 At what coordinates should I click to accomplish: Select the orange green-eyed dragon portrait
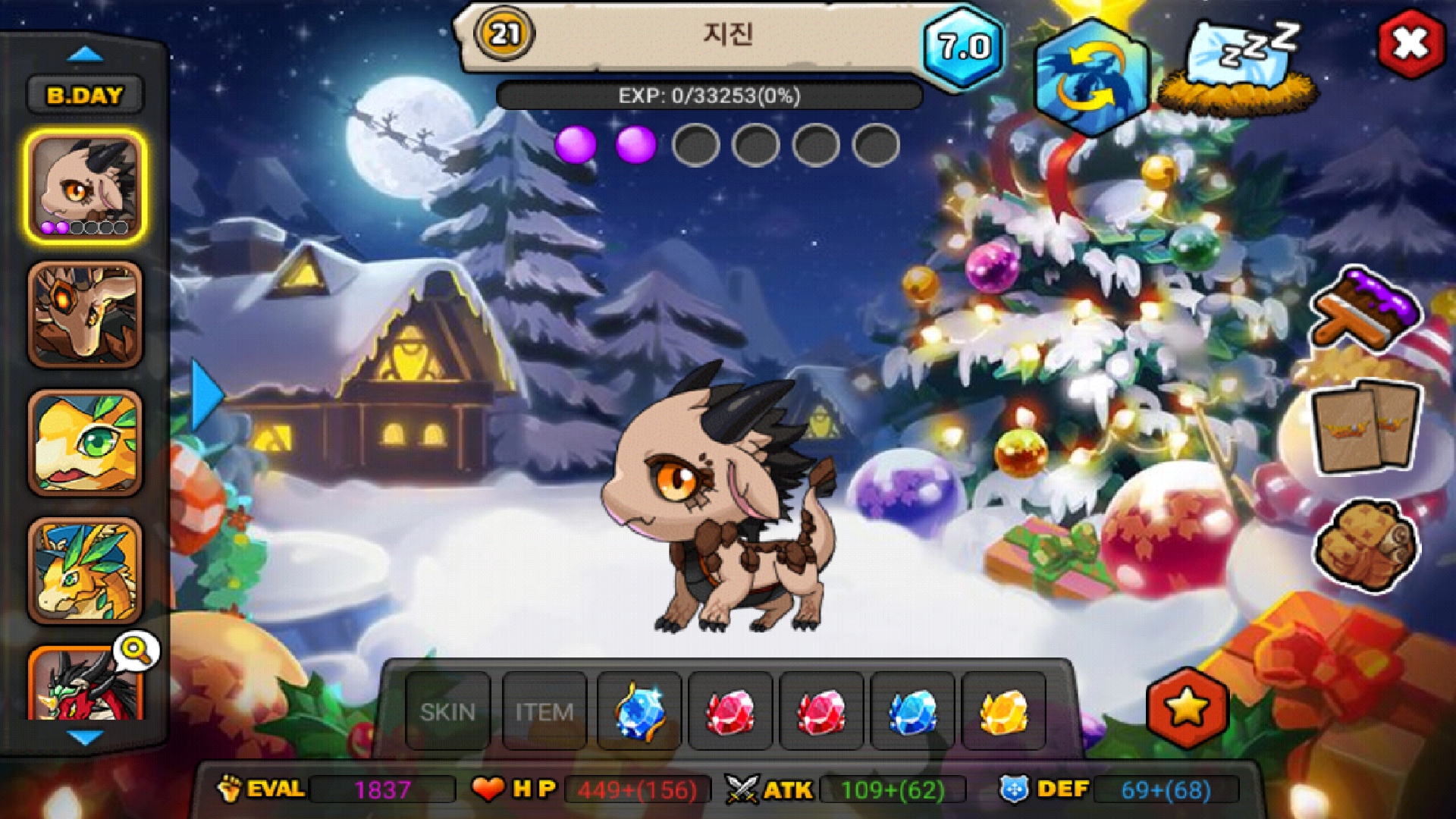pos(85,444)
